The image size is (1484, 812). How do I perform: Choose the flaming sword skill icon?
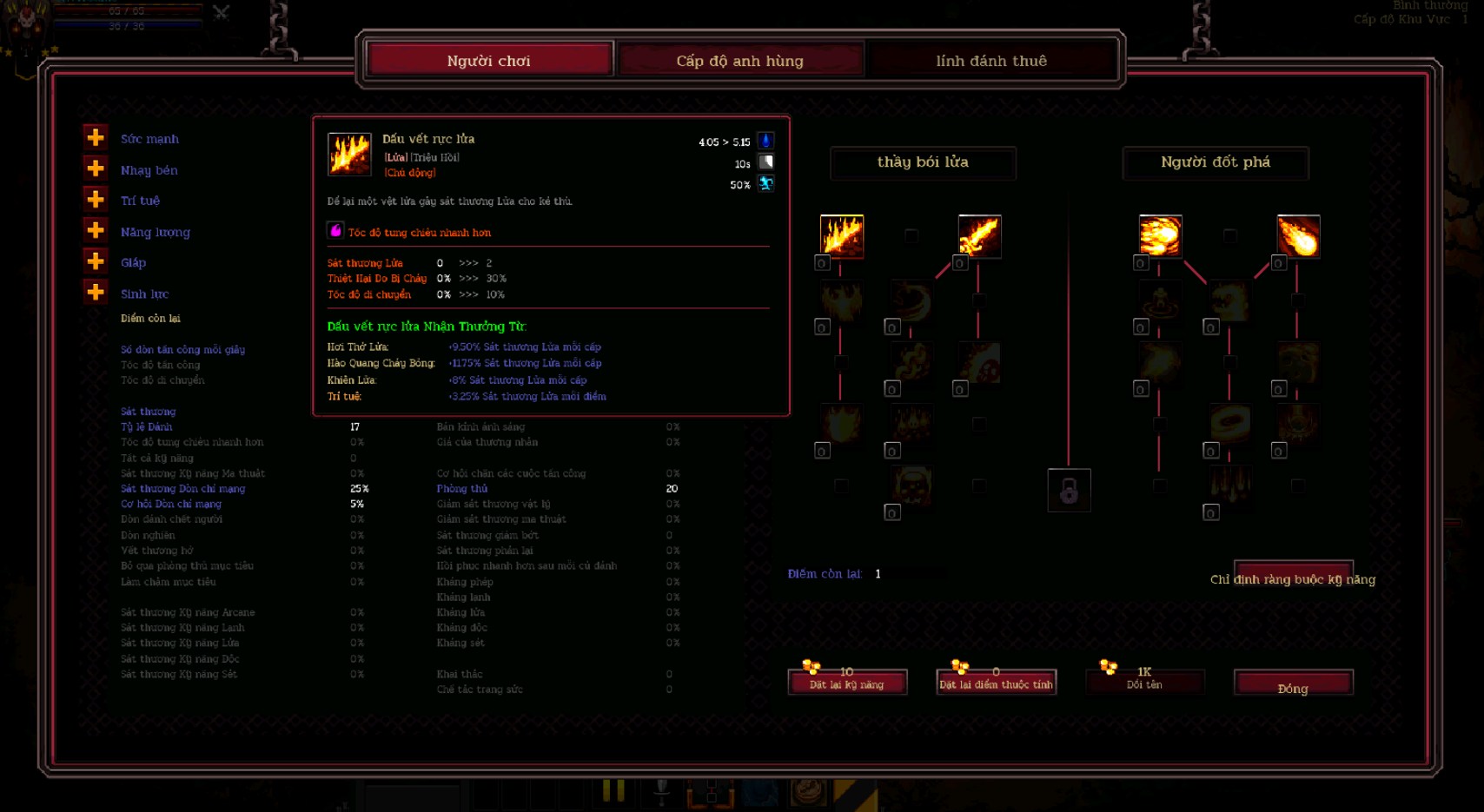click(x=979, y=236)
